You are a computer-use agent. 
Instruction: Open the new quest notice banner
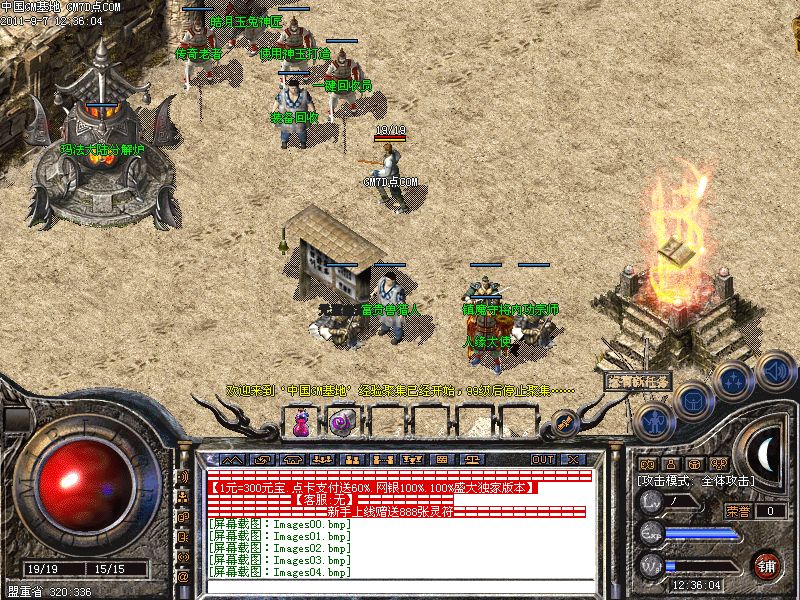[x=637, y=381]
